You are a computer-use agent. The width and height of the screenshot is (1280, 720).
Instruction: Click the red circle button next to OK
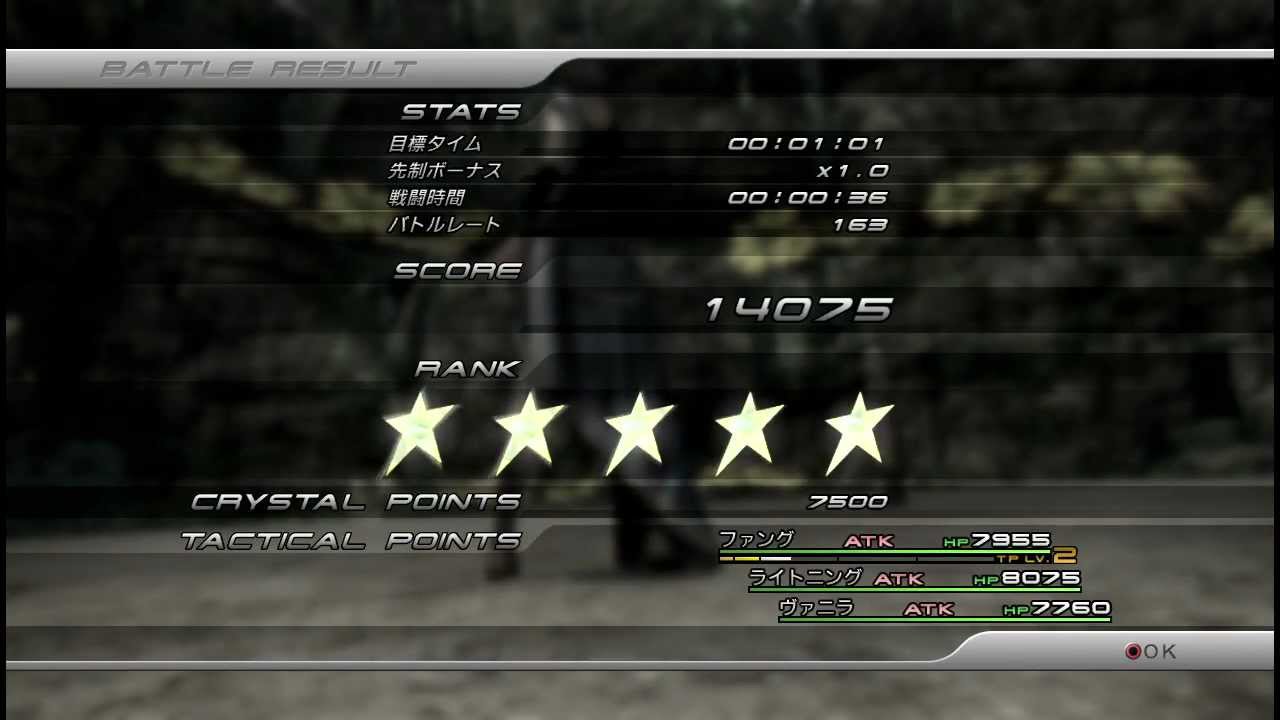pos(1135,651)
